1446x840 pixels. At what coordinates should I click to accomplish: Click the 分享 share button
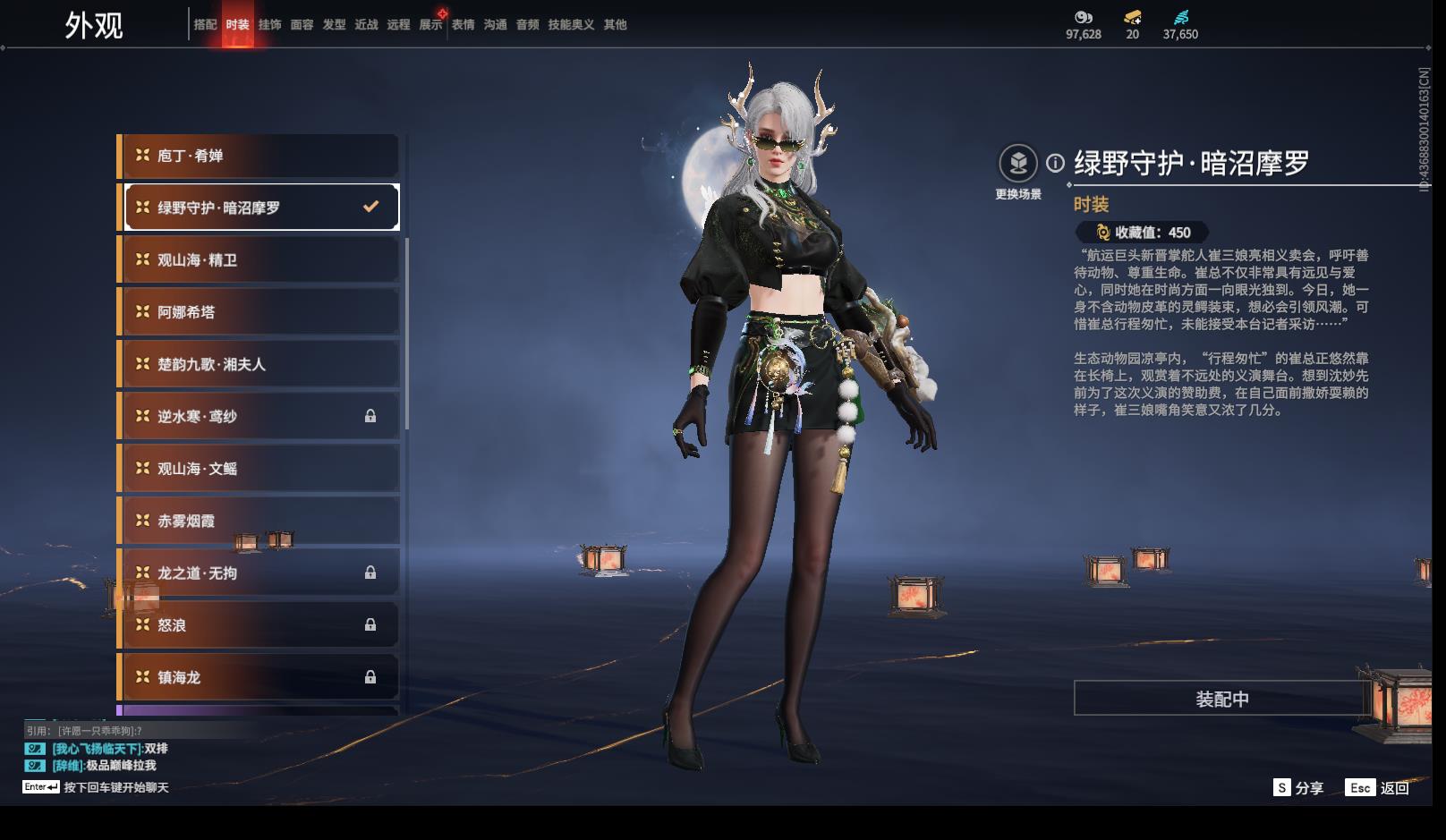coord(1298,788)
